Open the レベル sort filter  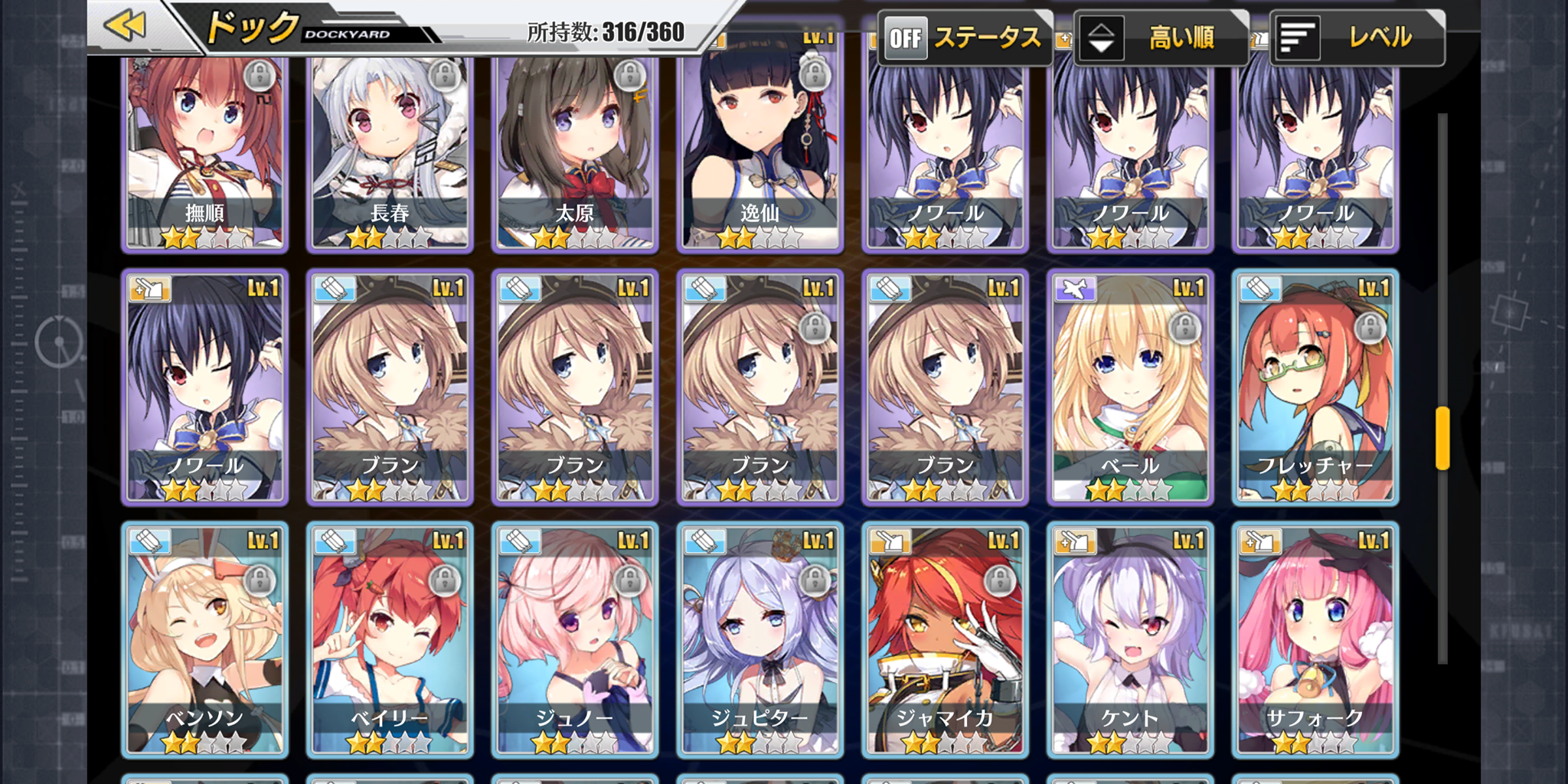point(1357,38)
